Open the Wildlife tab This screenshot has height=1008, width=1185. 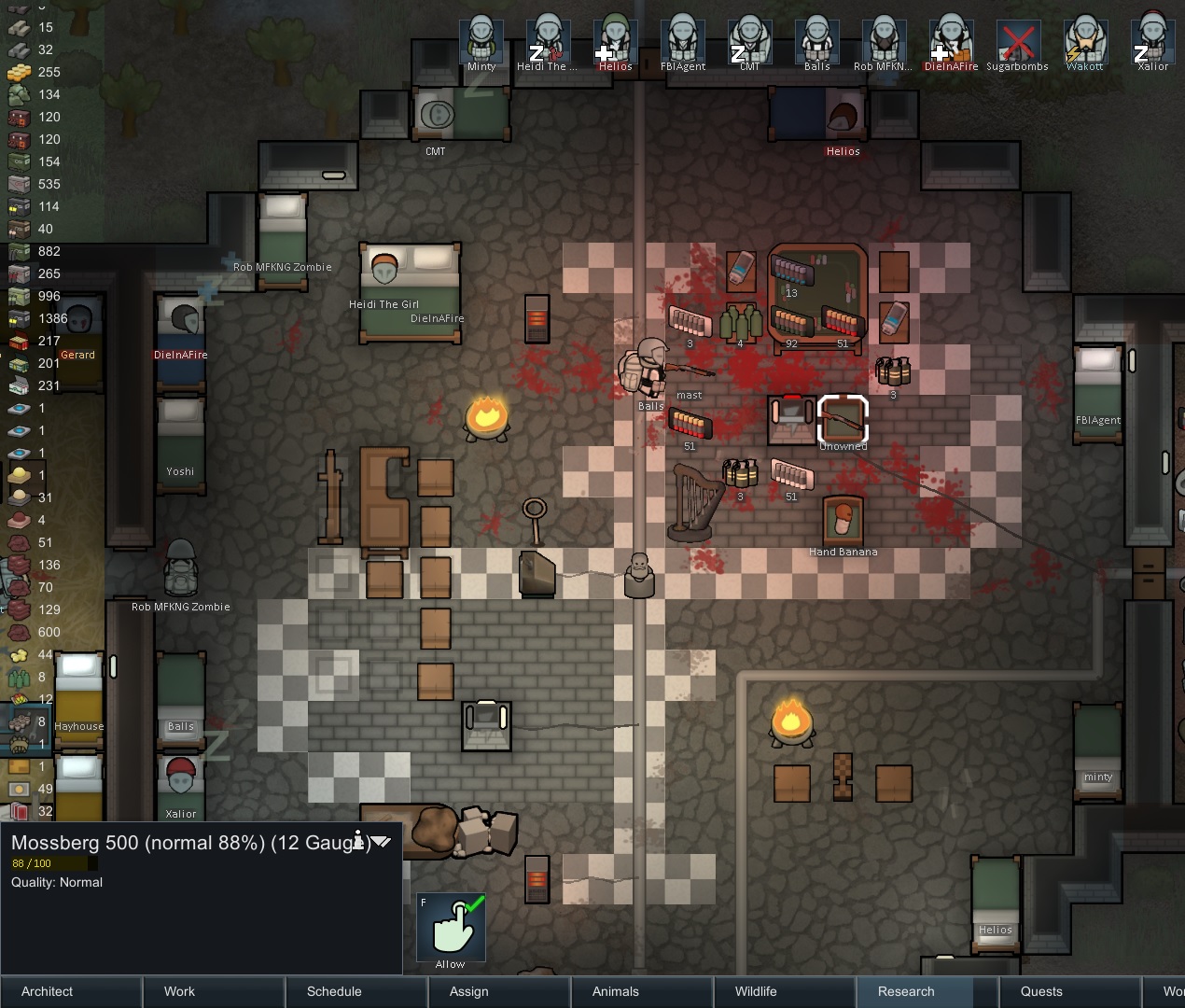pos(756,991)
